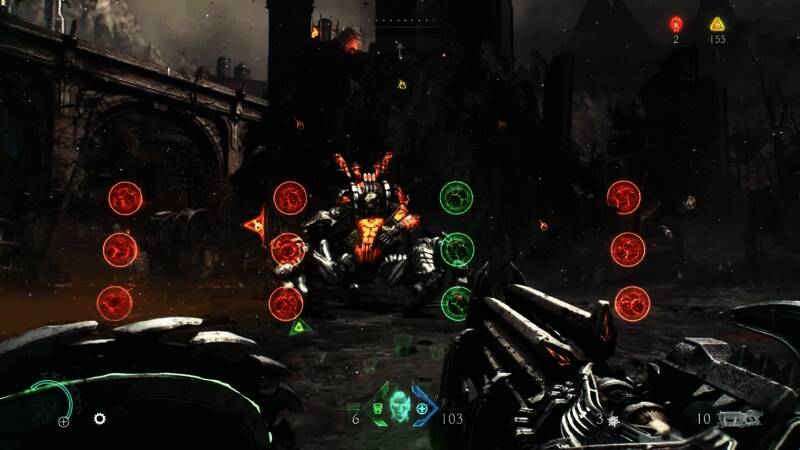
Task: Click the circled plus icon
Action: point(63,422)
